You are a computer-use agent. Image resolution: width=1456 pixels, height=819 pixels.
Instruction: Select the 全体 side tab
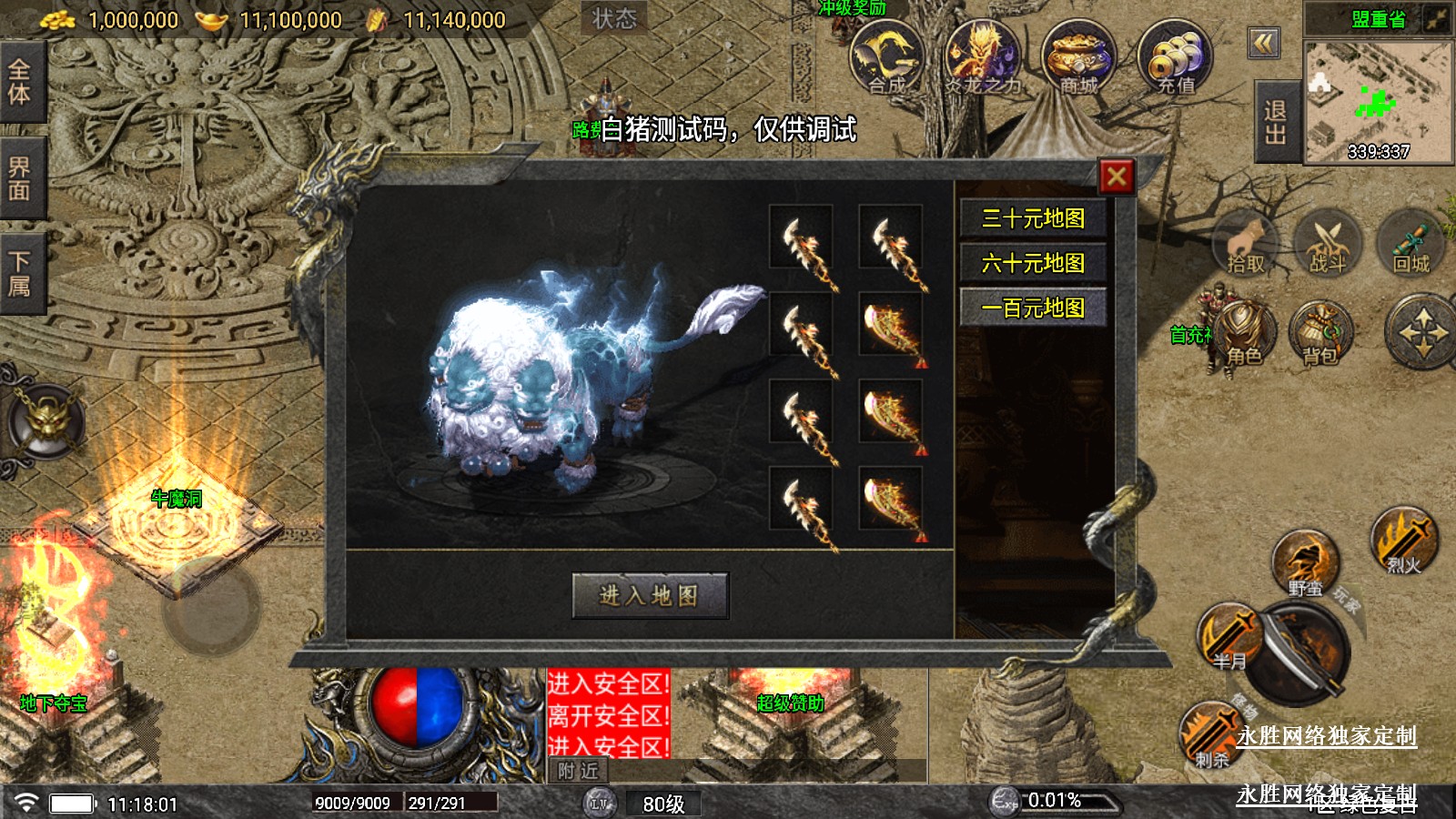coord(20,82)
